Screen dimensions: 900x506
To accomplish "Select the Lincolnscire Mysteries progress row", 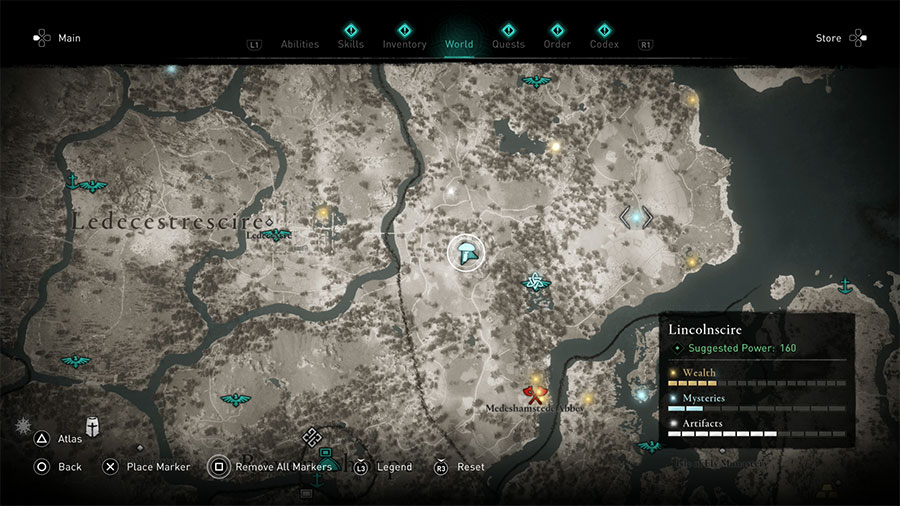I will [x=757, y=402].
